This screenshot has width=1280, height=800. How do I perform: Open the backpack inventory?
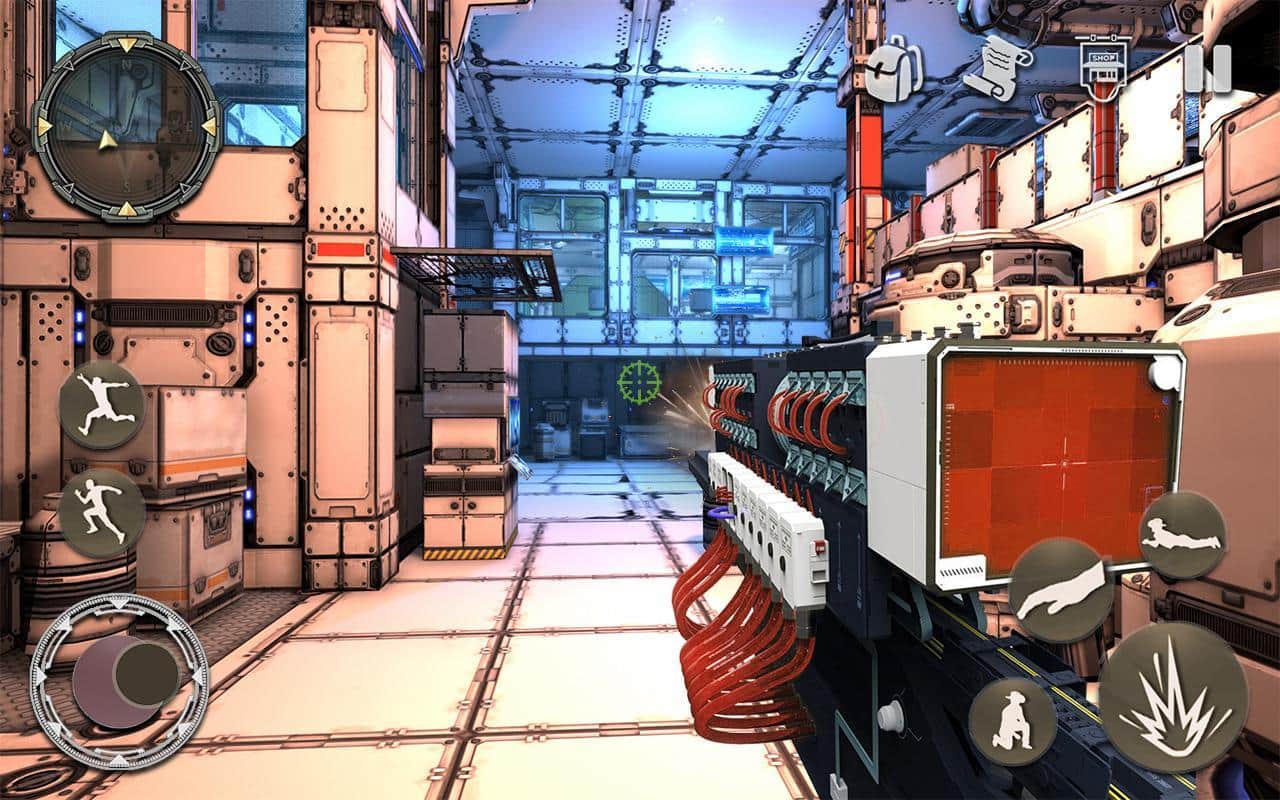coord(891,68)
